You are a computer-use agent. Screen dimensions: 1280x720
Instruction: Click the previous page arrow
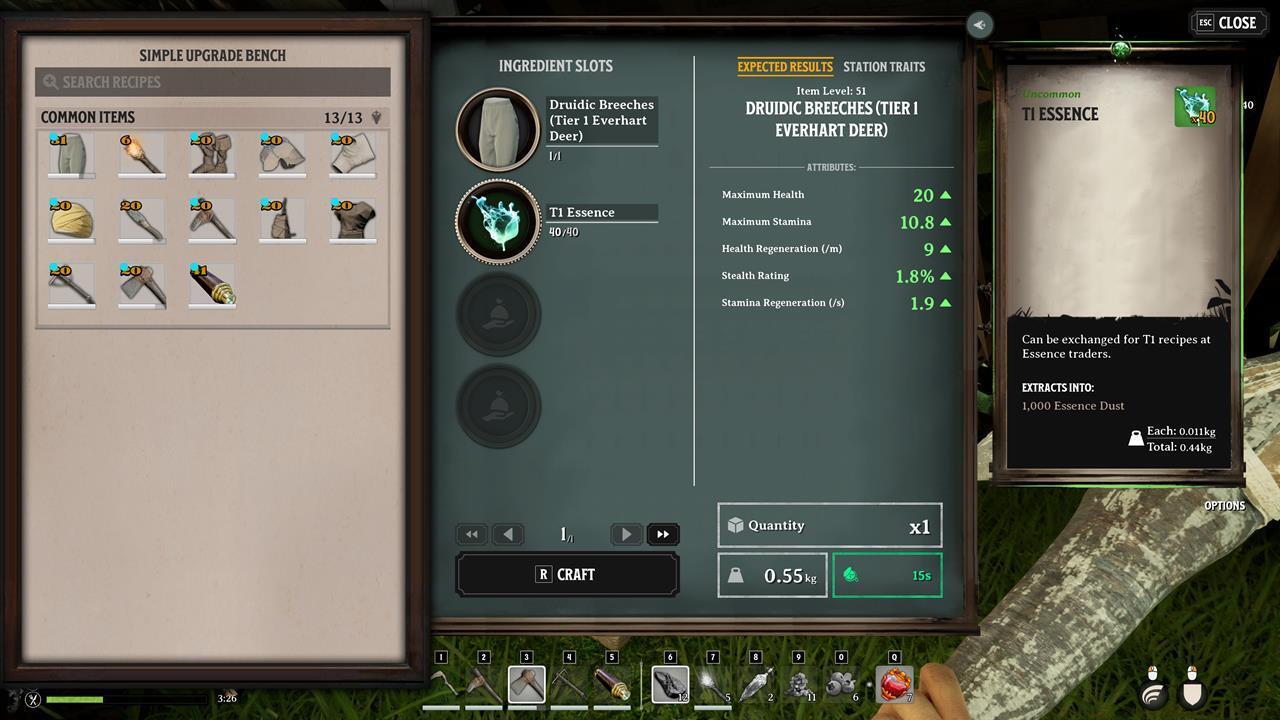pos(508,534)
